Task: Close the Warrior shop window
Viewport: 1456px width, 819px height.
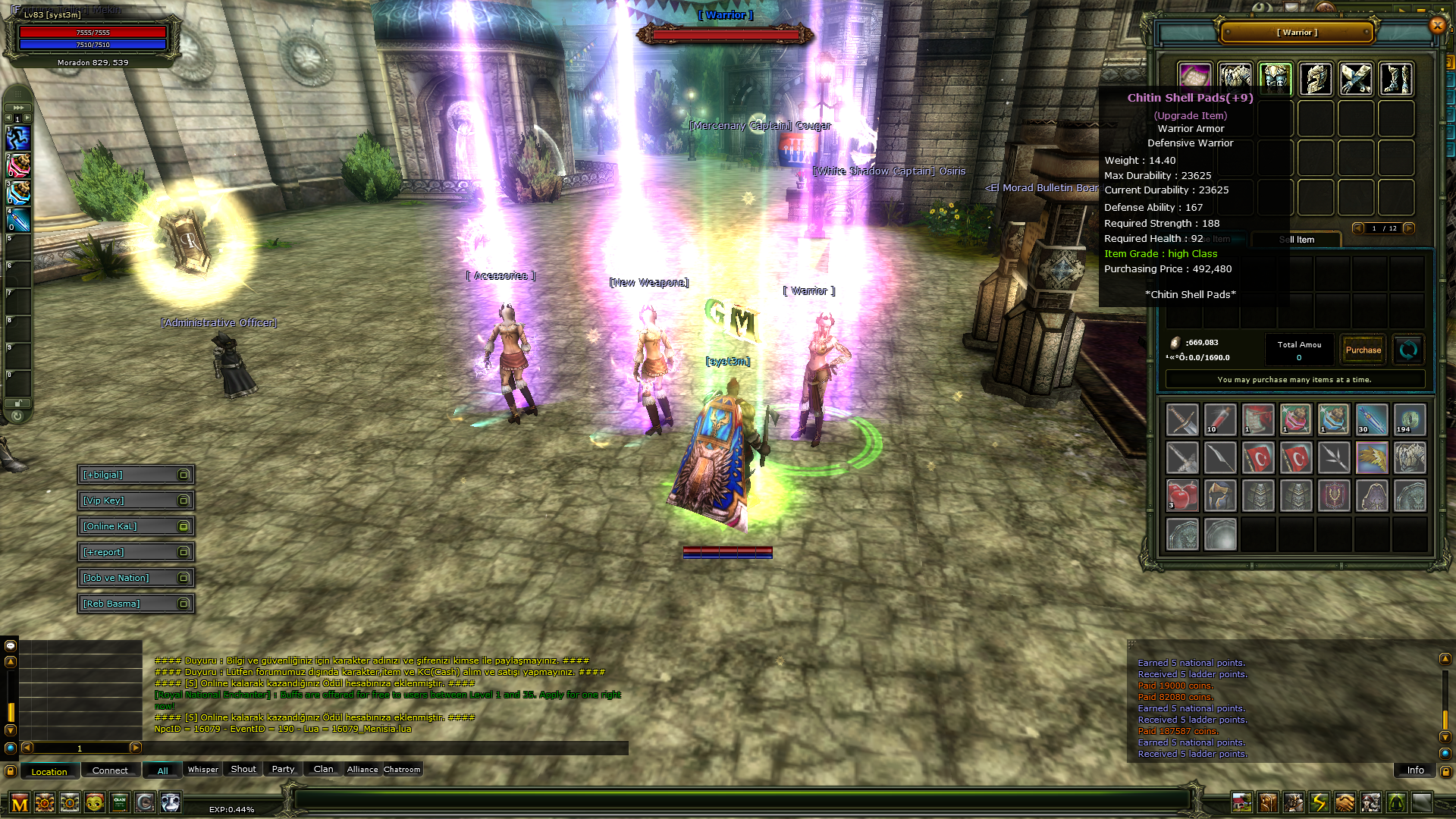Action: click(x=1437, y=26)
